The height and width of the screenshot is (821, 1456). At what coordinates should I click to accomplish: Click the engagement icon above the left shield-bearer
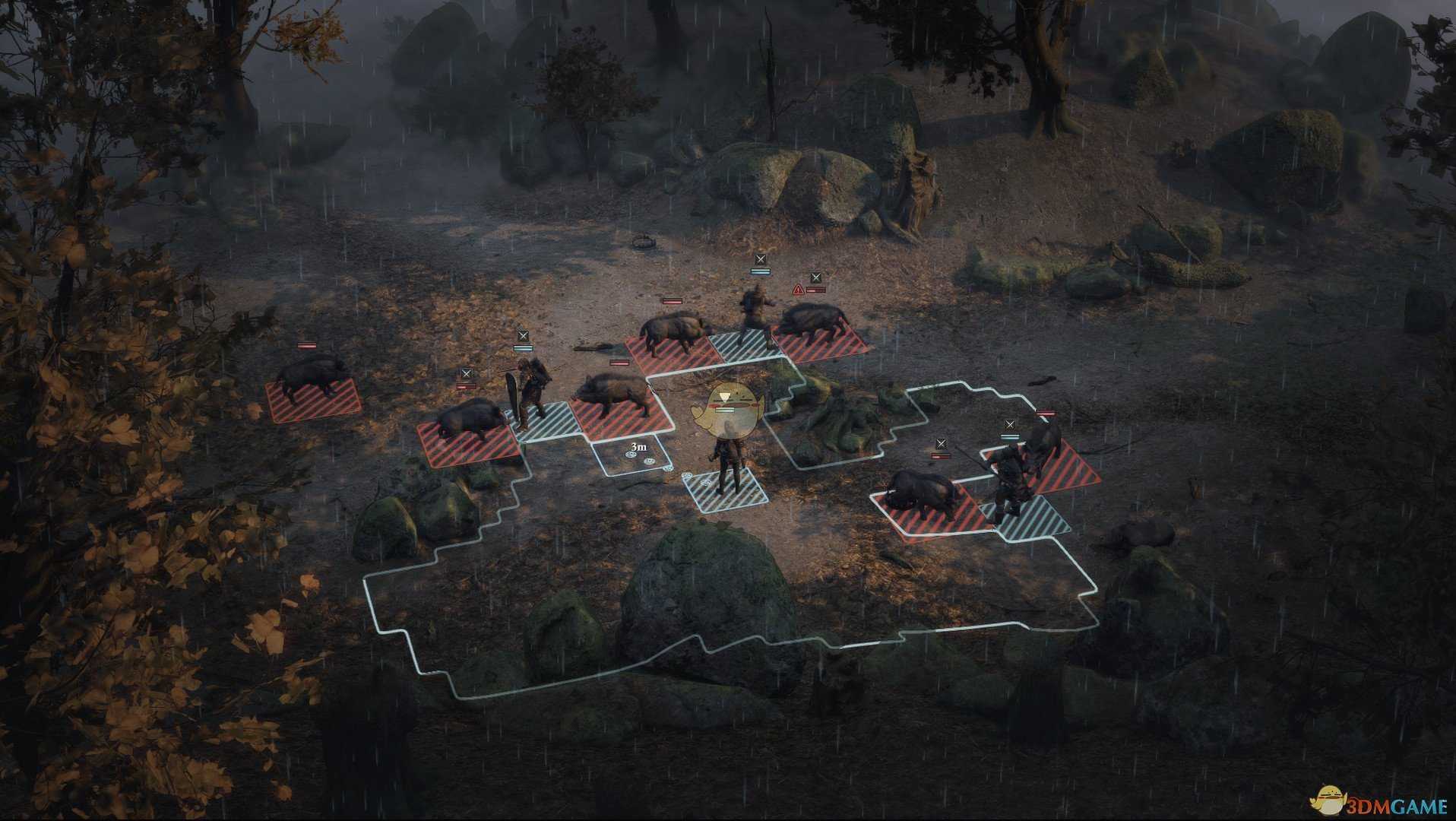(x=524, y=335)
